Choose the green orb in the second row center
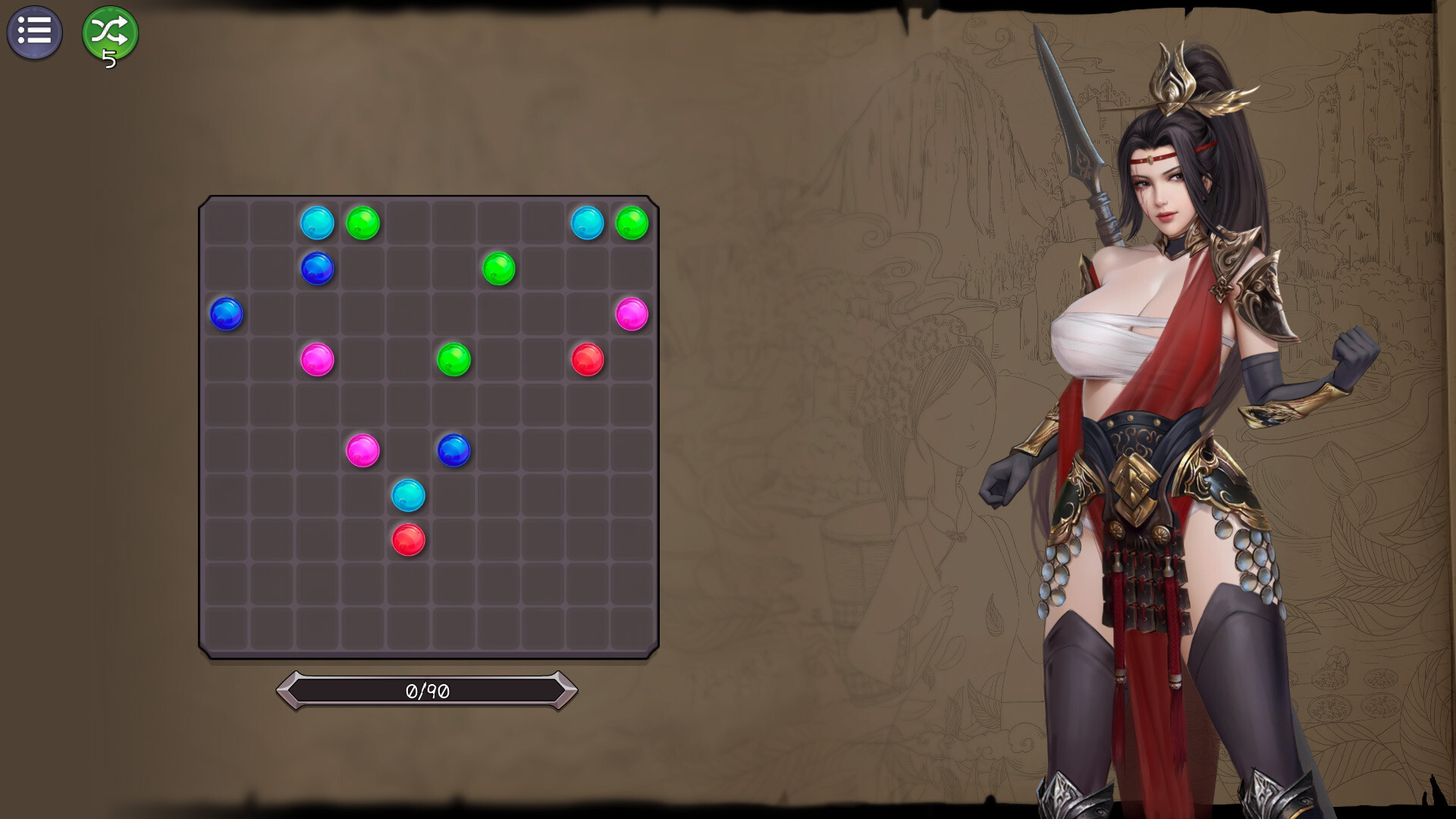The image size is (1456, 819). [x=498, y=268]
